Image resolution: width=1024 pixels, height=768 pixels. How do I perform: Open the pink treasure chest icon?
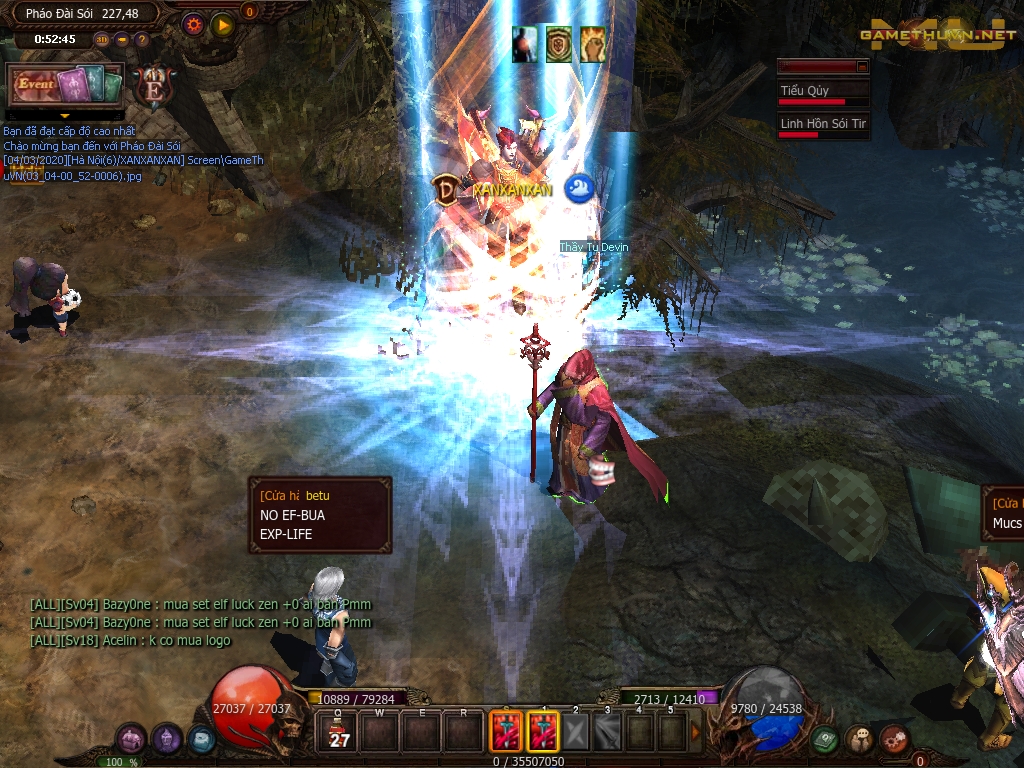point(131,740)
